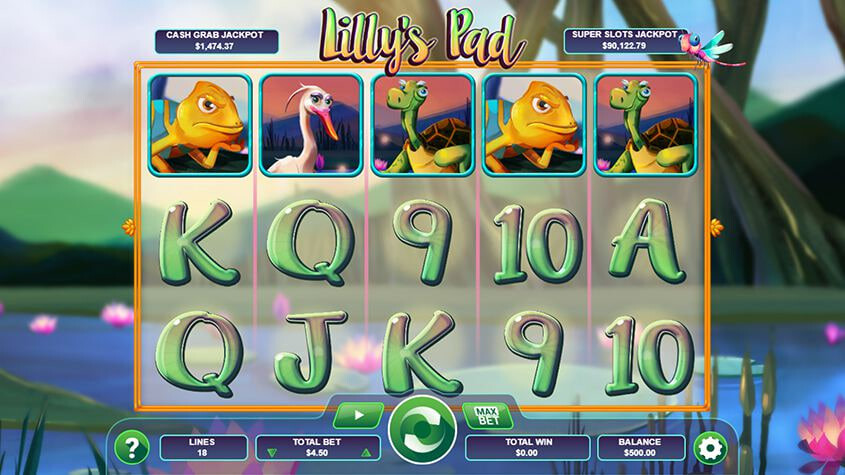Start autoplay with the play arrow button
The height and width of the screenshot is (475, 845).
coord(358,414)
